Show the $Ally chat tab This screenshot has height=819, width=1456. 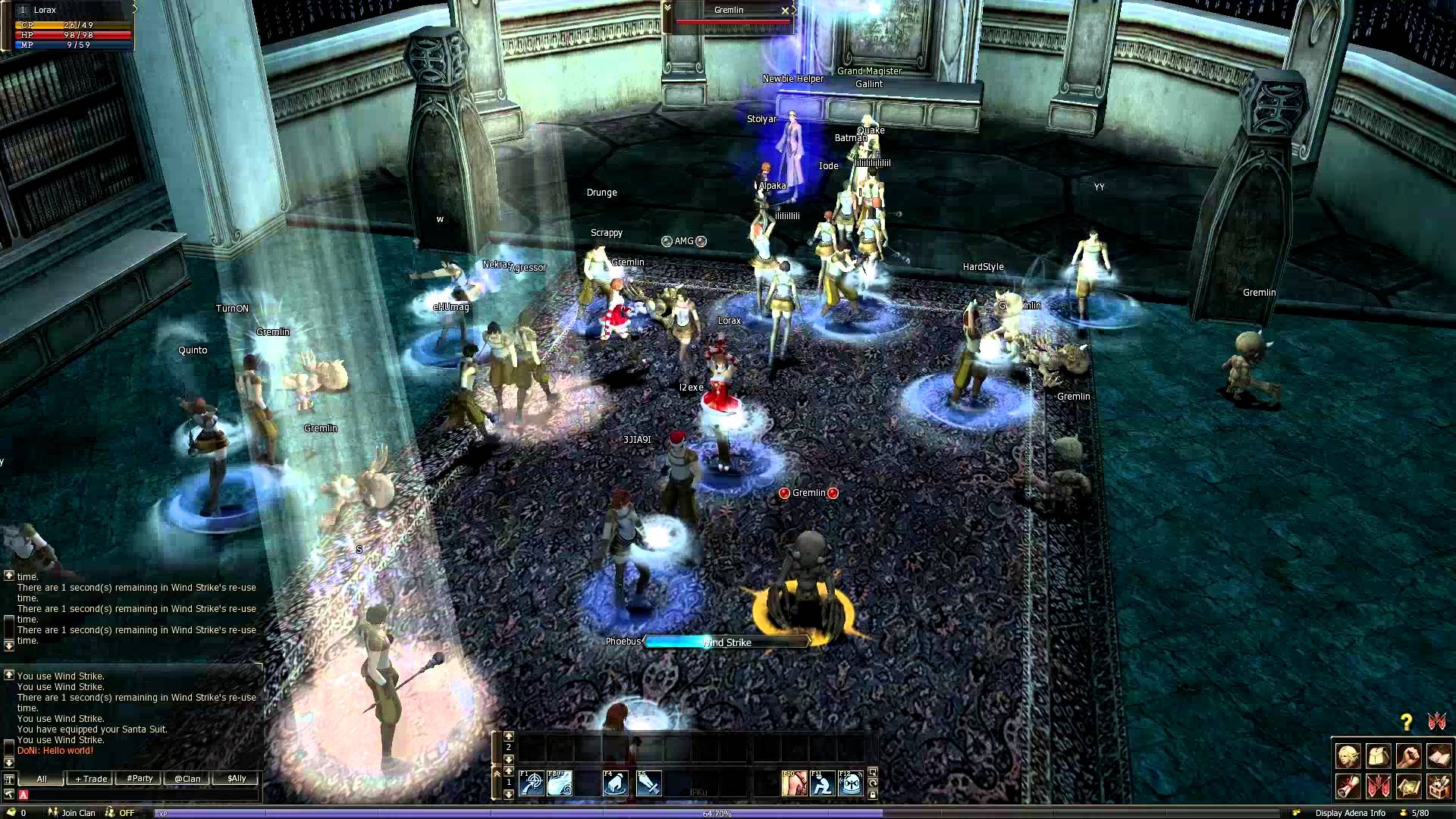coord(237,779)
